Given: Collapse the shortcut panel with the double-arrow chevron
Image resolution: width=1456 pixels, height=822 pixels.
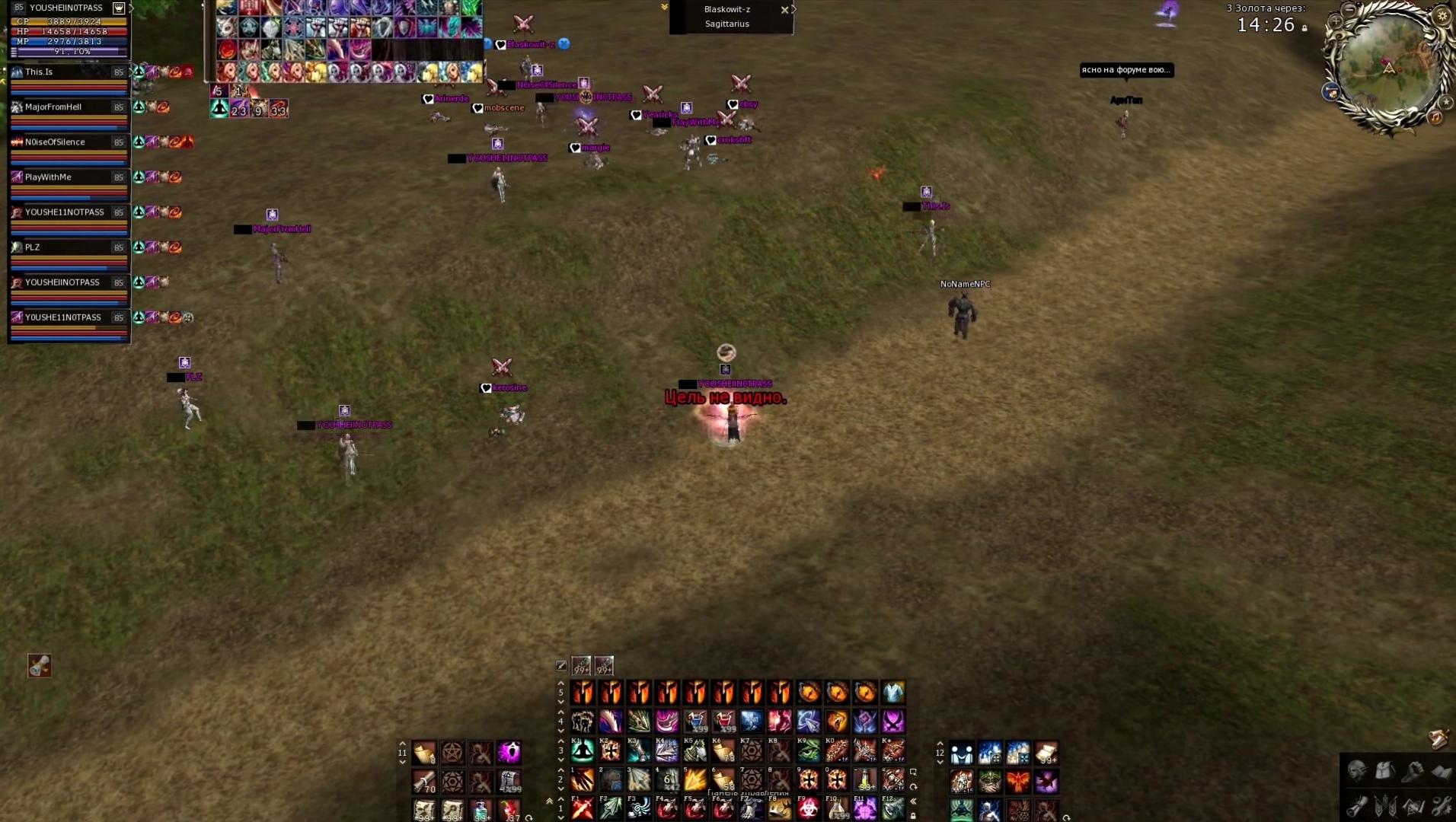Looking at the screenshot, I should (x=912, y=801).
